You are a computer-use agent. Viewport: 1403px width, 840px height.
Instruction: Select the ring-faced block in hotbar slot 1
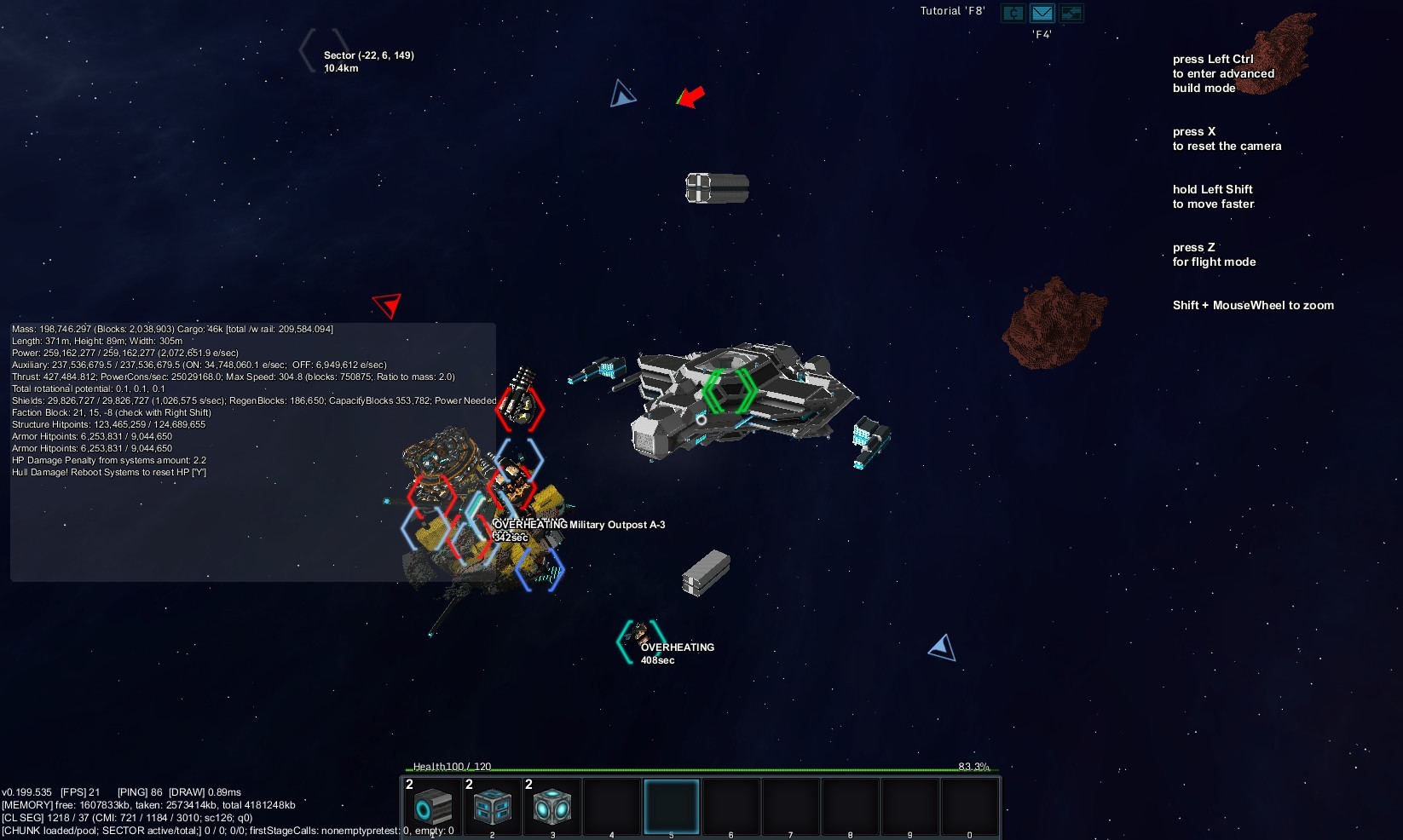[x=433, y=806]
